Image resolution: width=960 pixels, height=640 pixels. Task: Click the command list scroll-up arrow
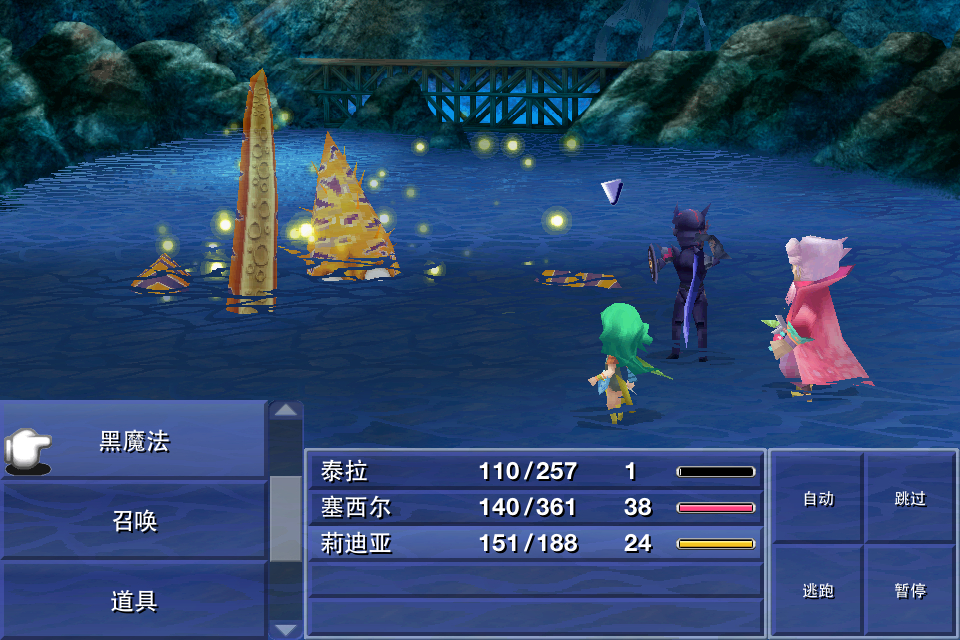(286, 410)
